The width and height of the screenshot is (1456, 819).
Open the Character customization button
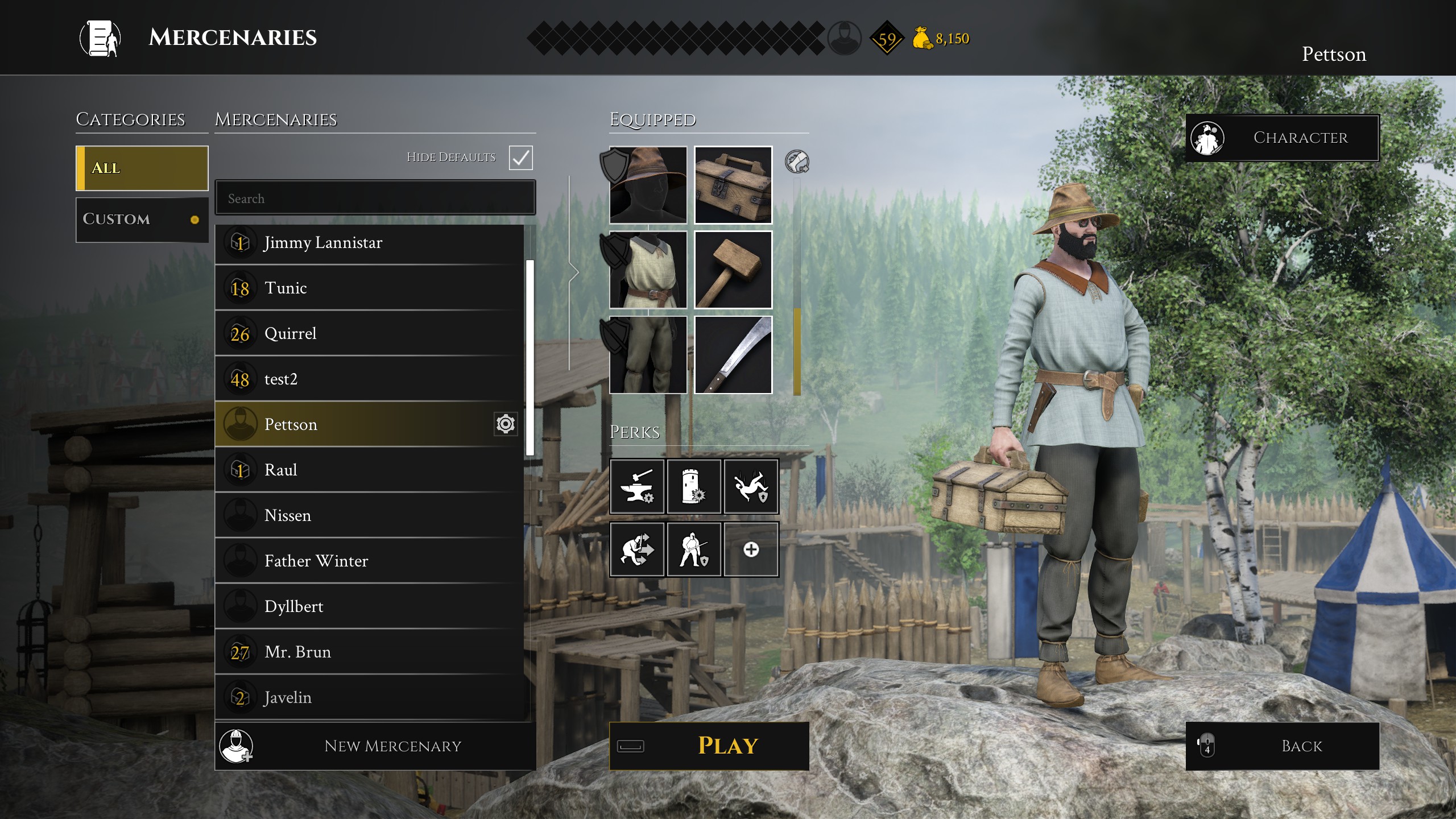coord(1282,138)
